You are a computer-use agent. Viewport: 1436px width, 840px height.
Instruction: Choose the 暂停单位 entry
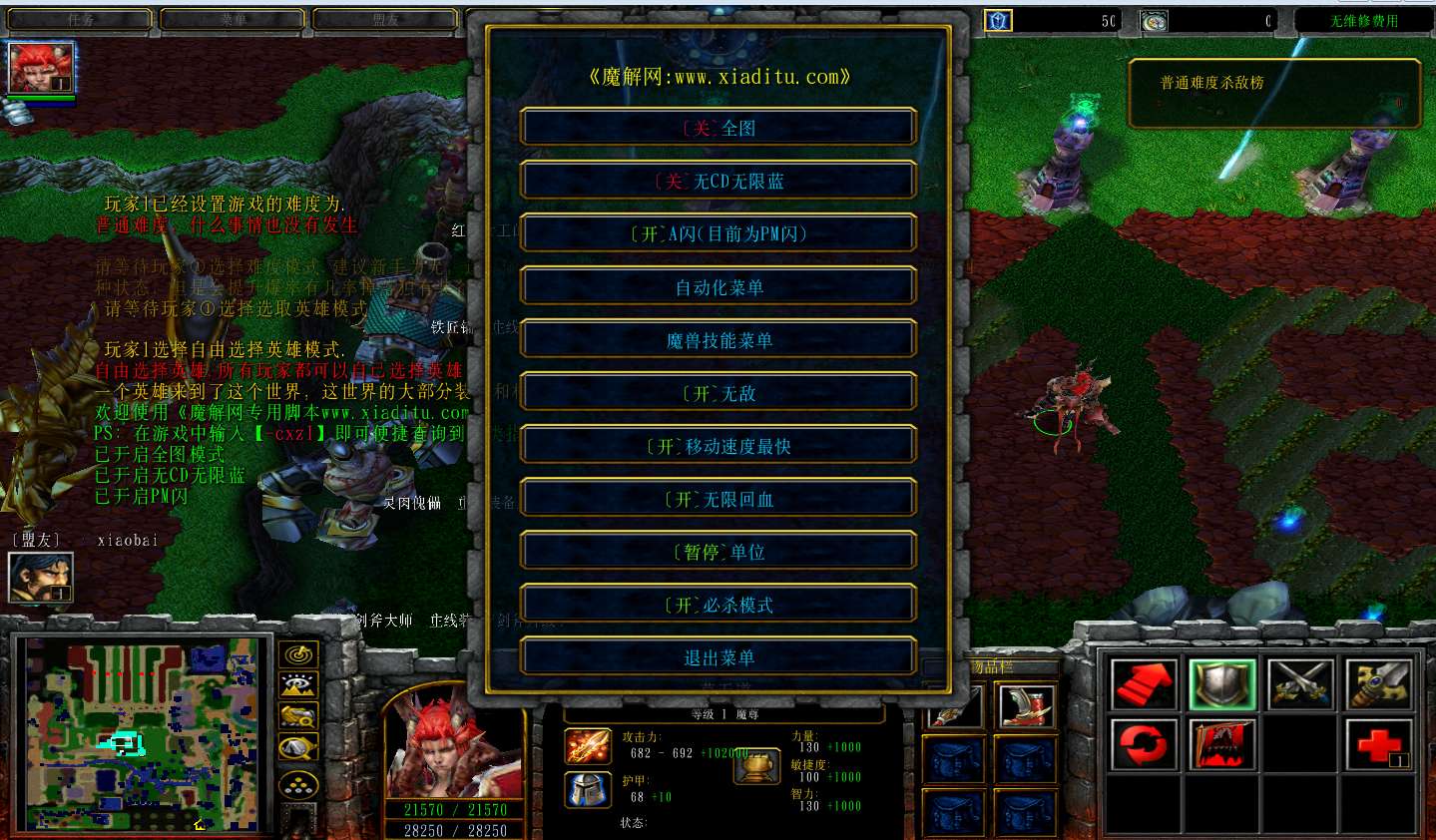click(x=718, y=552)
